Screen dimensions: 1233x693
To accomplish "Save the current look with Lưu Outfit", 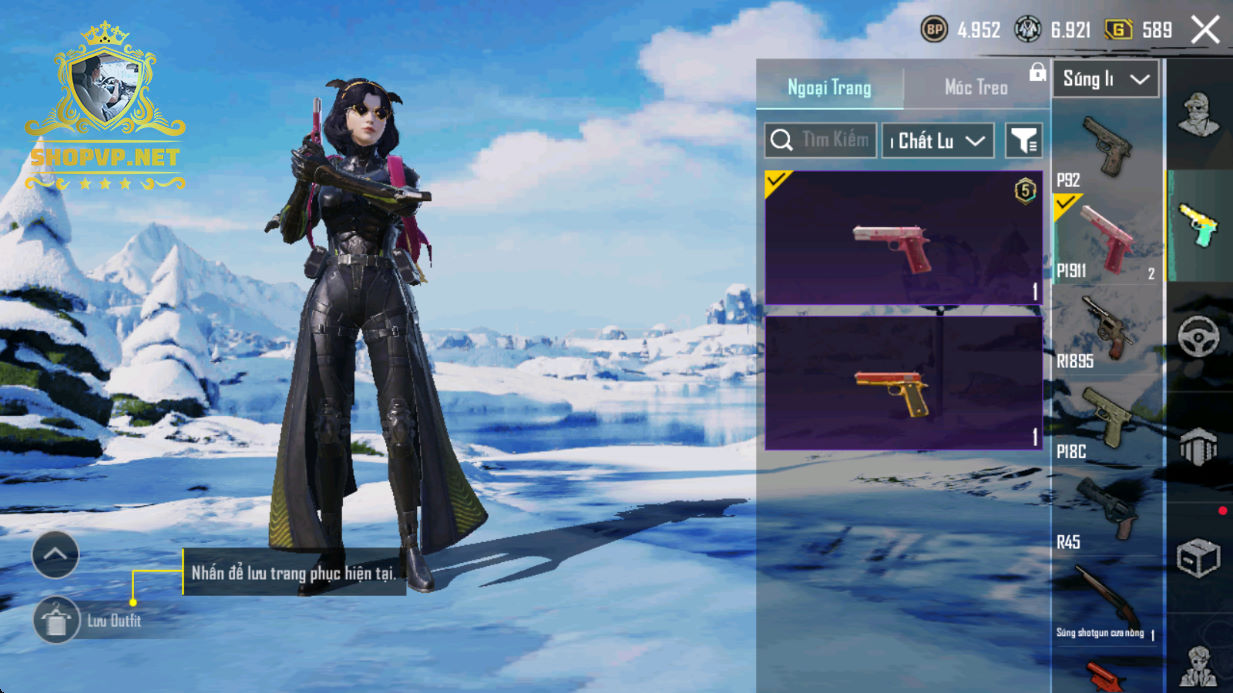I will [58, 621].
